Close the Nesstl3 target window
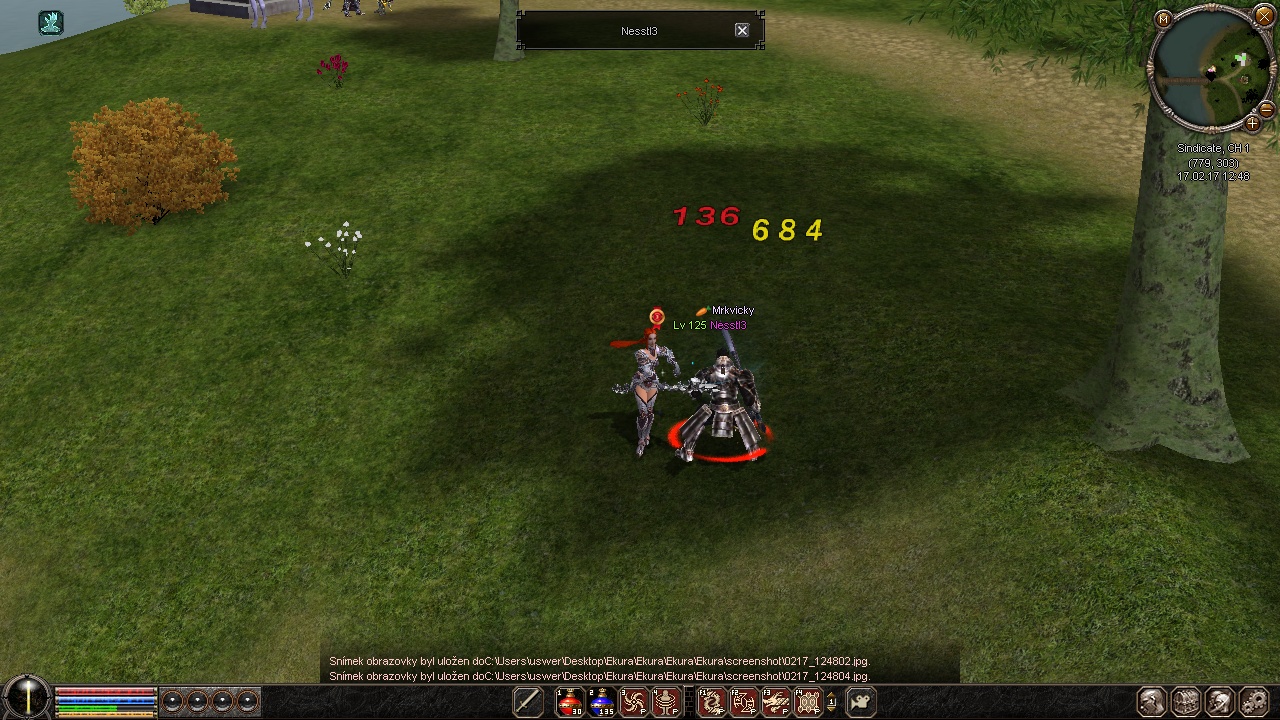Image resolution: width=1280 pixels, height=720 pixels. click(742, 31)
